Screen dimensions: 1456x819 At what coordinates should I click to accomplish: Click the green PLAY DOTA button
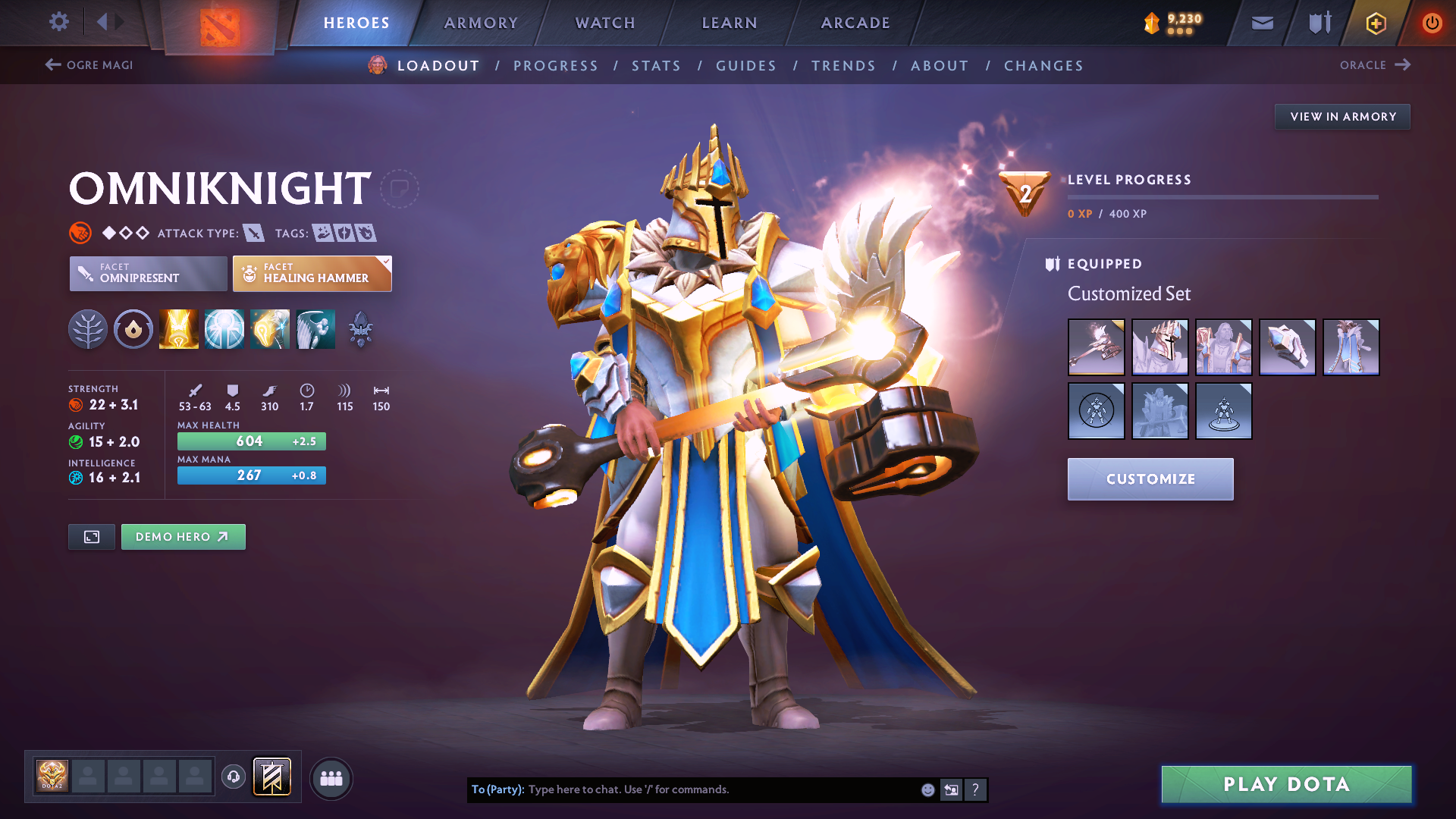pyautogui.click(x=1285, y=784)
